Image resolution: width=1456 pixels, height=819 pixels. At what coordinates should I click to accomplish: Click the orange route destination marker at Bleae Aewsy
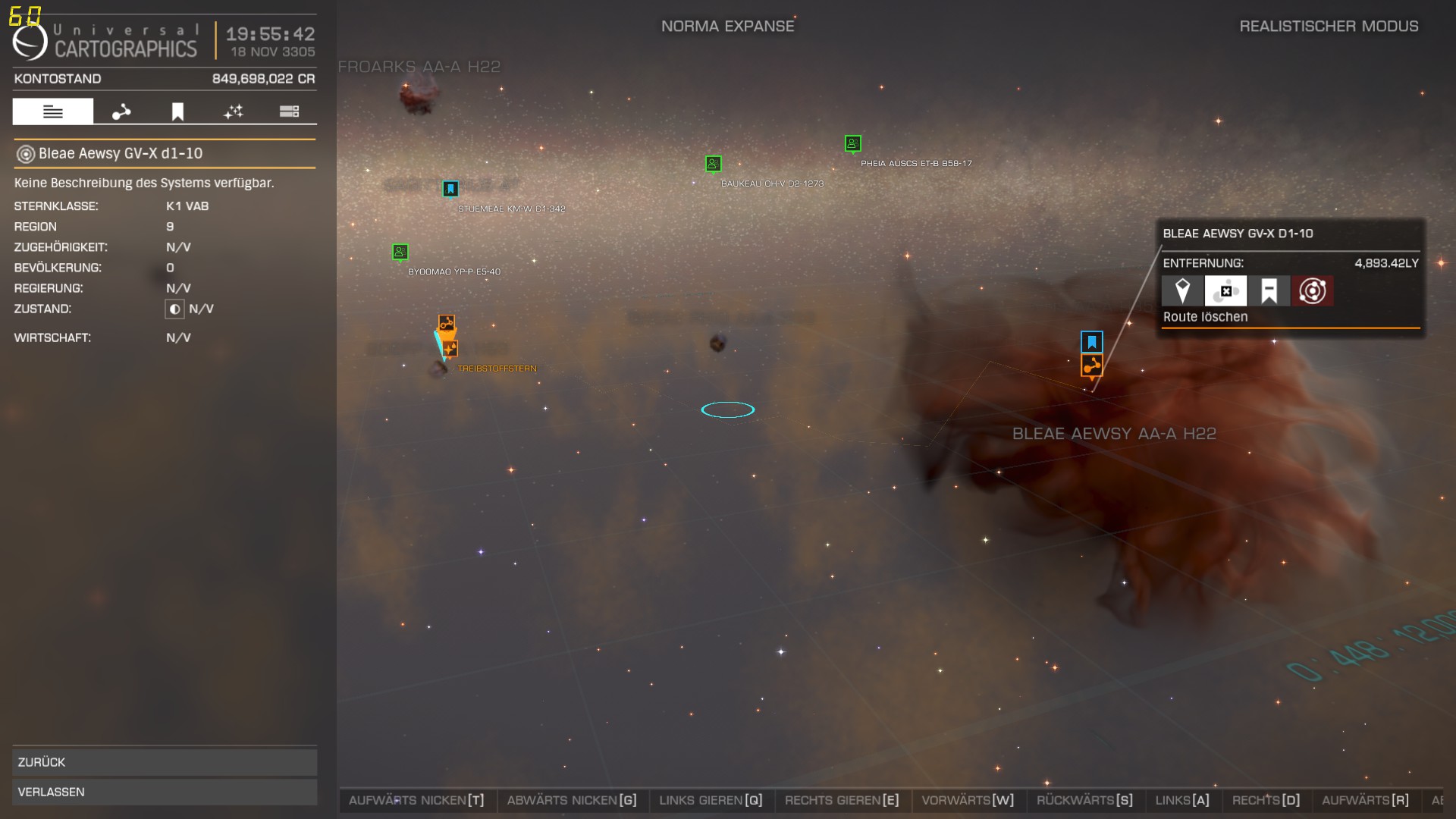pos(1092,366)
